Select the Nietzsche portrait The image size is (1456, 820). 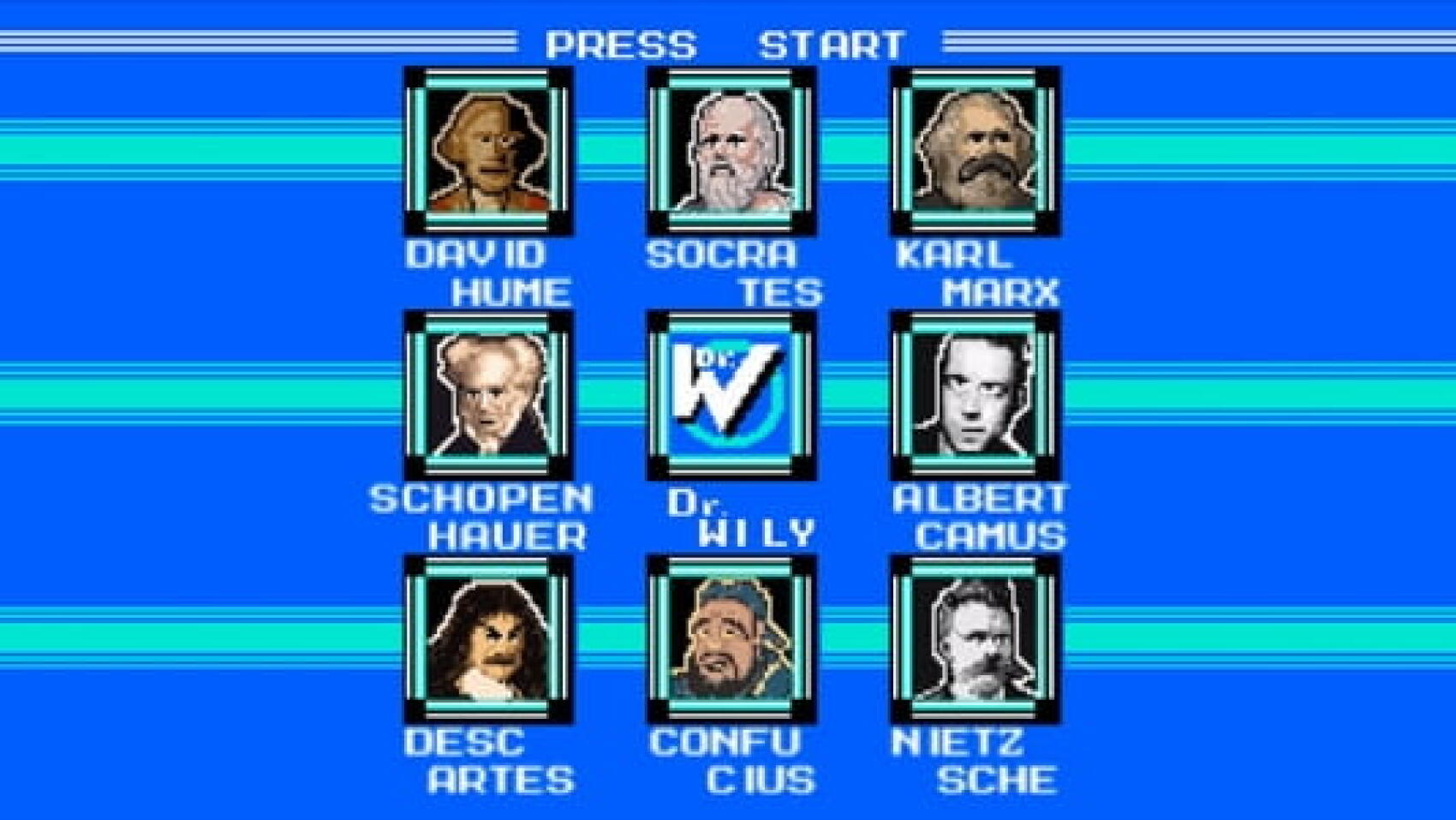(x=976, y=638)
